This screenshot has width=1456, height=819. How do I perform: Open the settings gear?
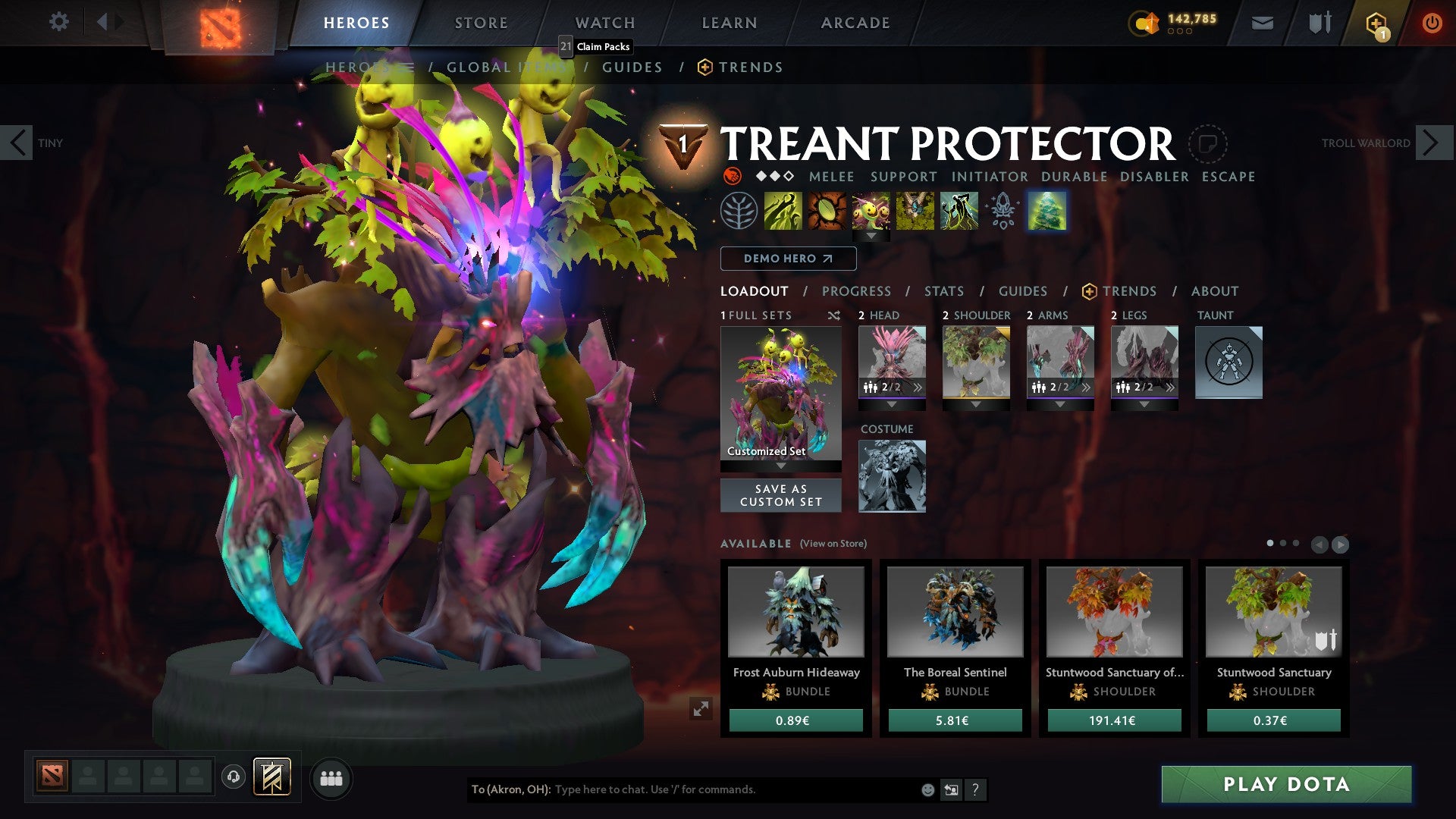point(59,22)
